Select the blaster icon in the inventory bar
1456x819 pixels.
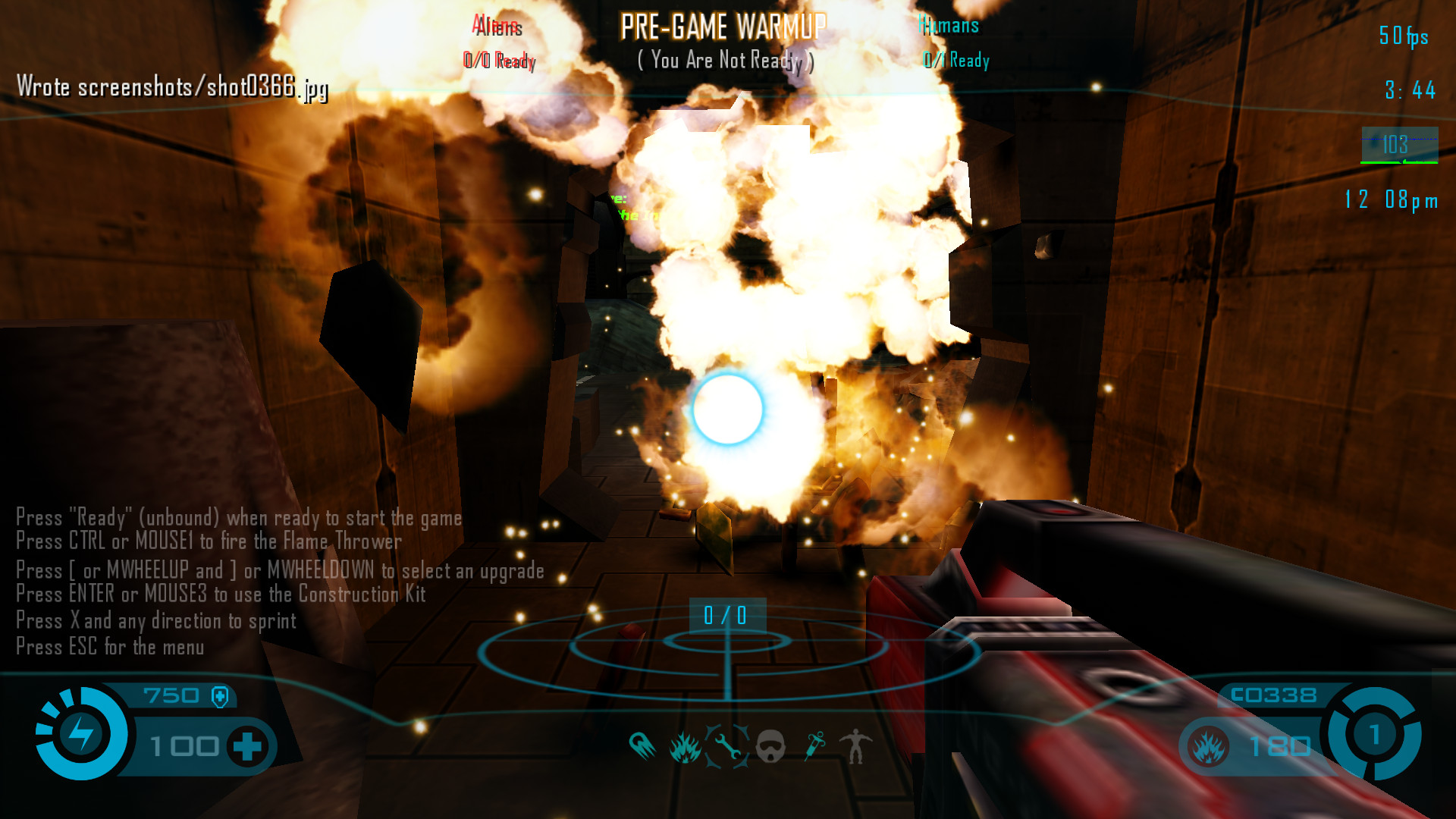642,746
